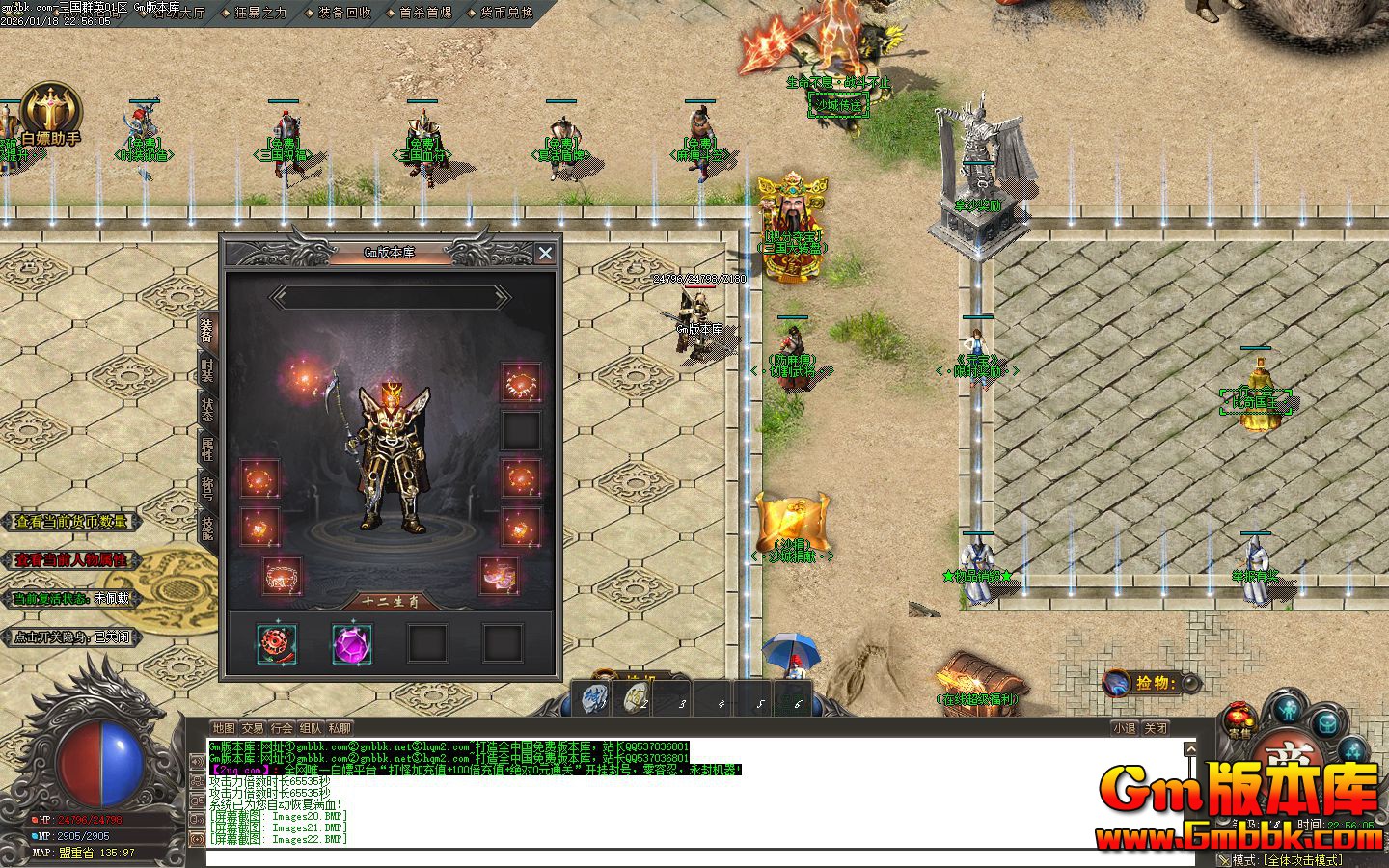
Task: Show the 属性 attributes tab
Action: [x=207, y=449]
